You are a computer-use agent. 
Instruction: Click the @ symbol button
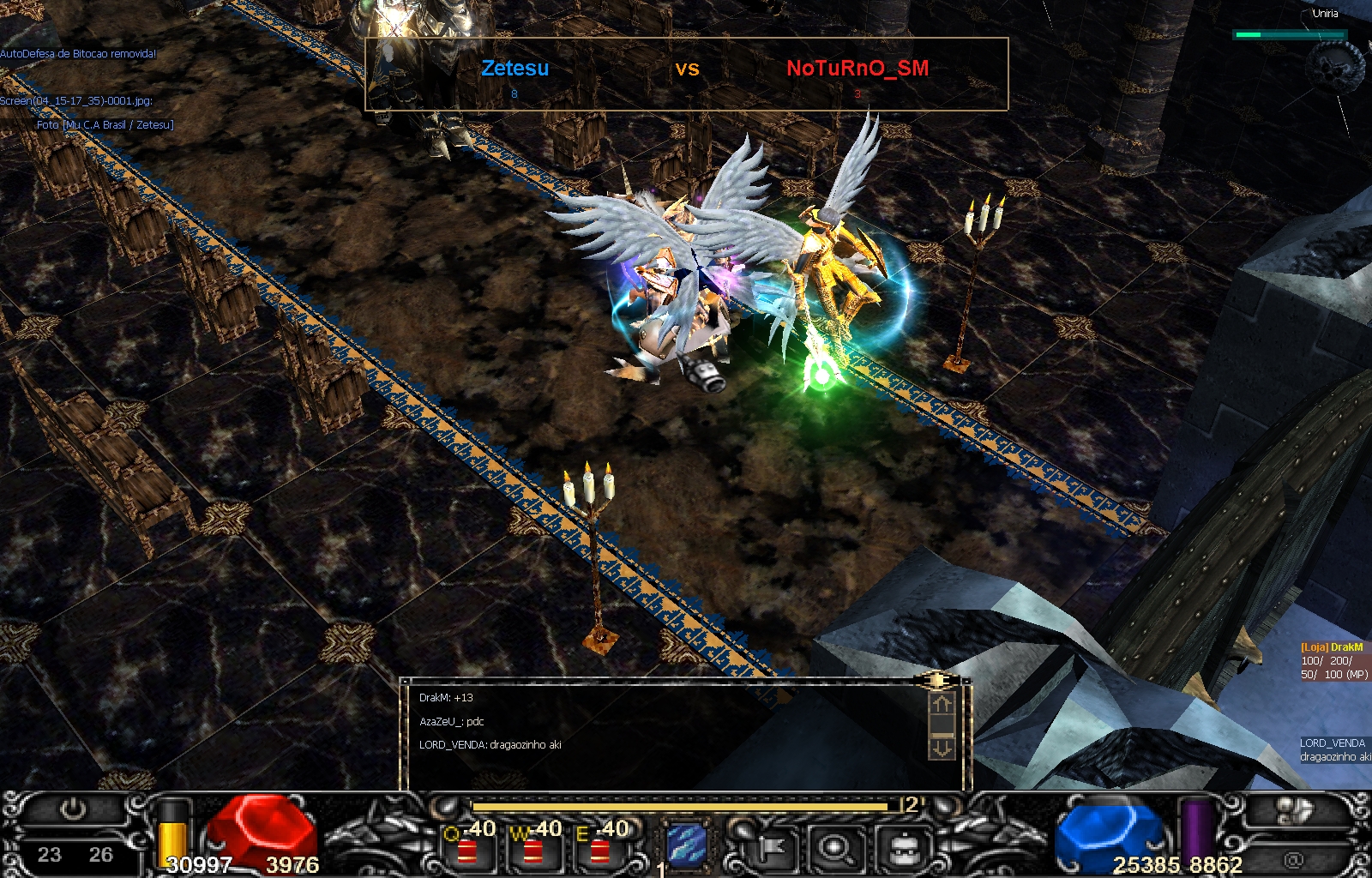[1293, 858]
